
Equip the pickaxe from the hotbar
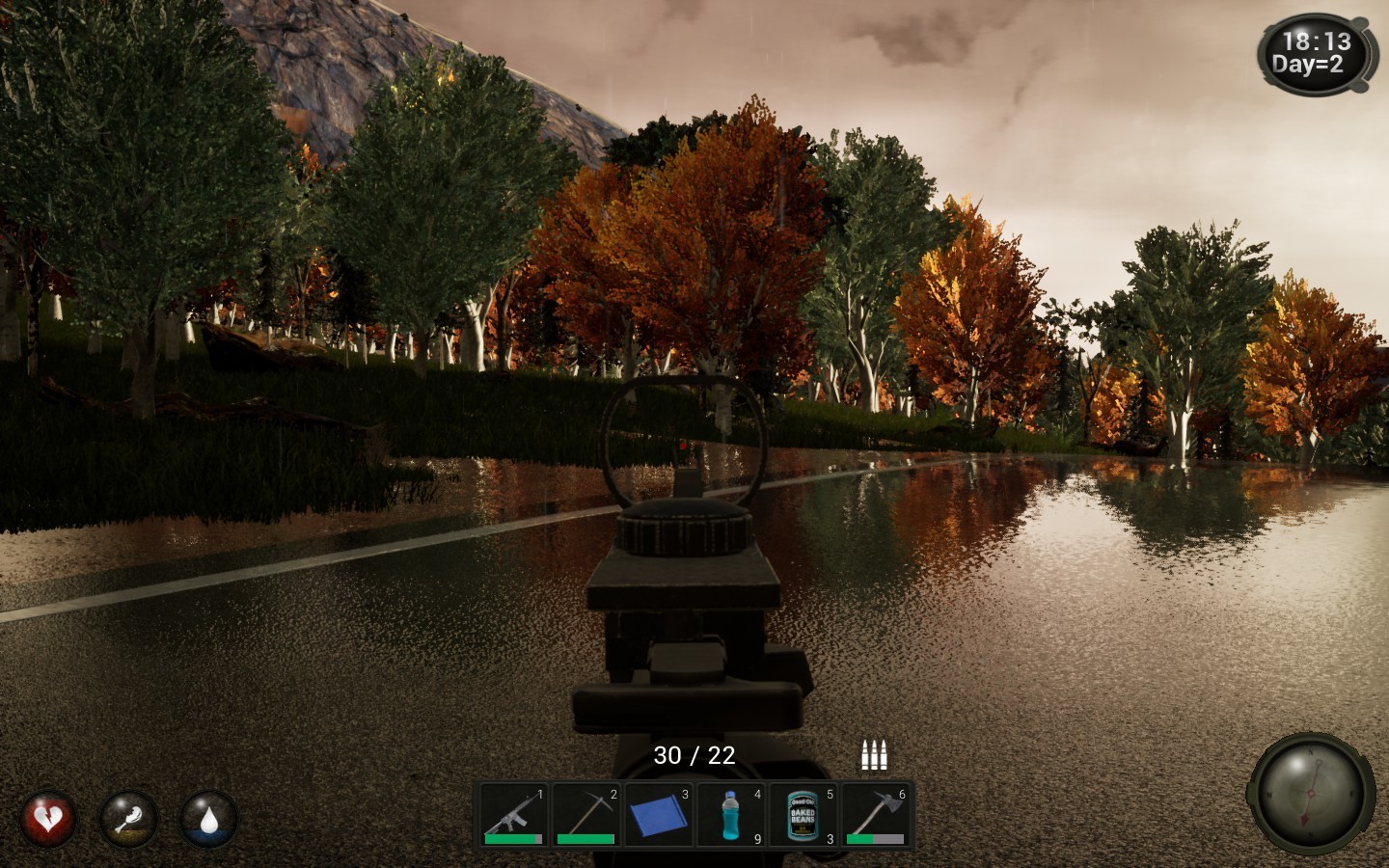(586, 815)
